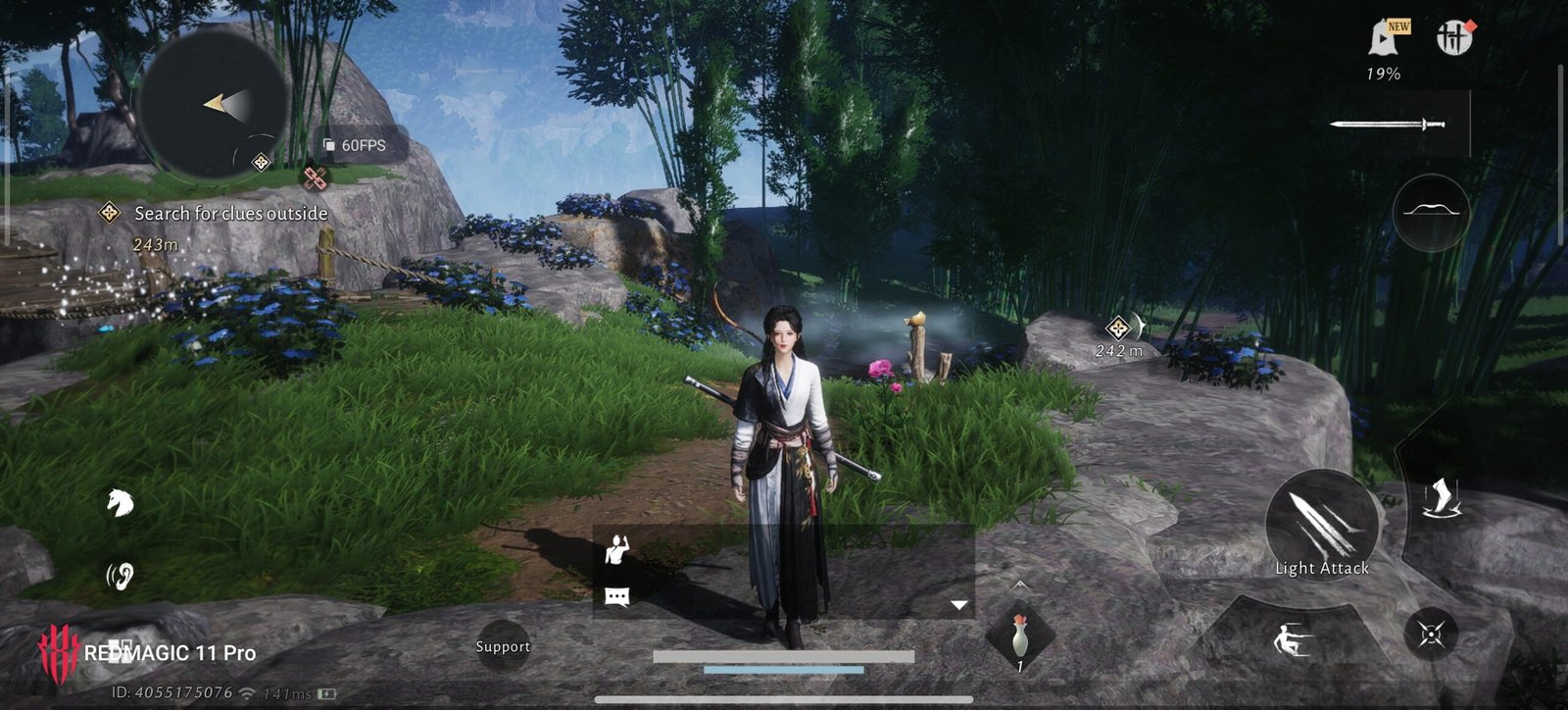Select the "Search for clues outside" quest tracker
1568x710 pixels.
[x=229, y=213]
